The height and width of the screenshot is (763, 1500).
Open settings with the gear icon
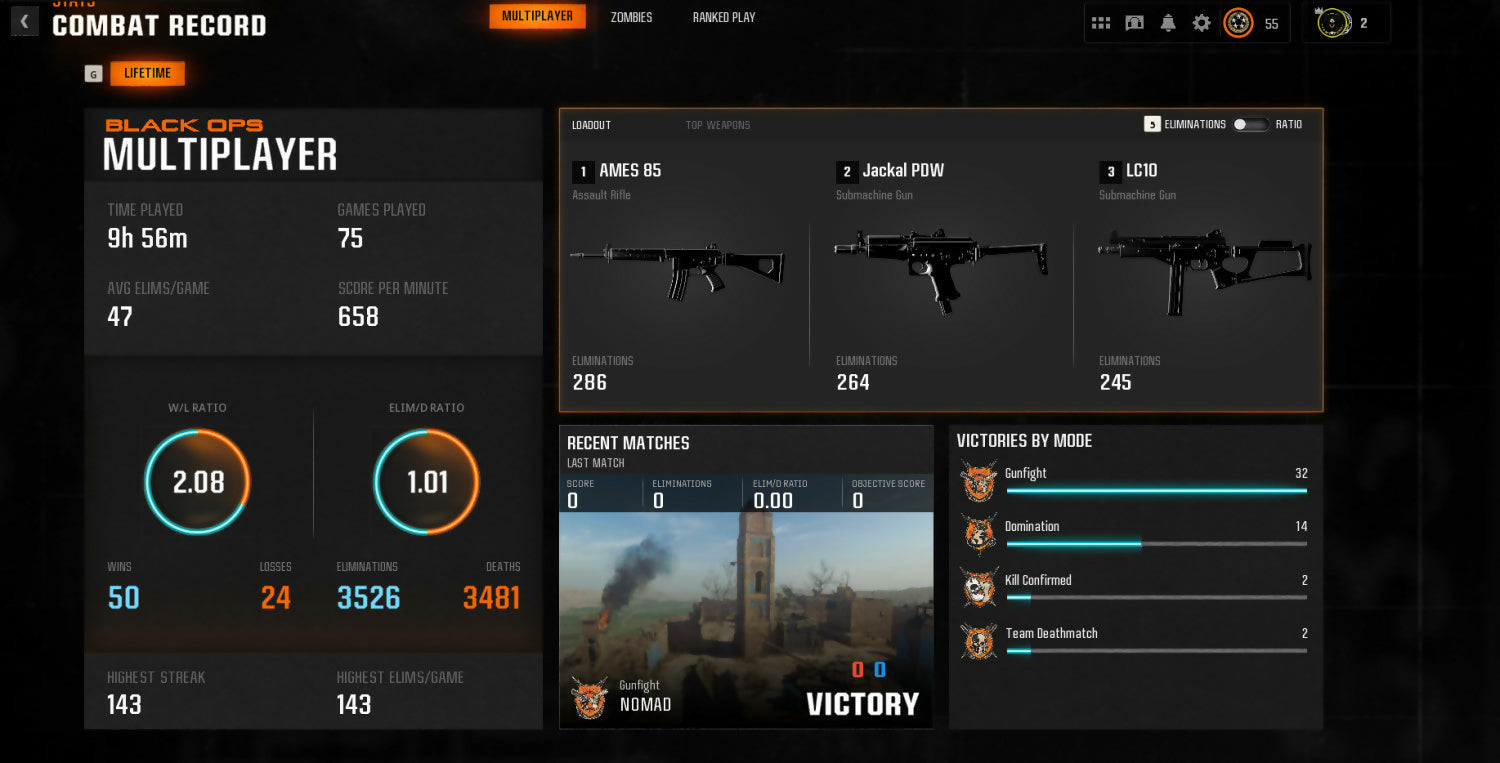[1201, 23]
